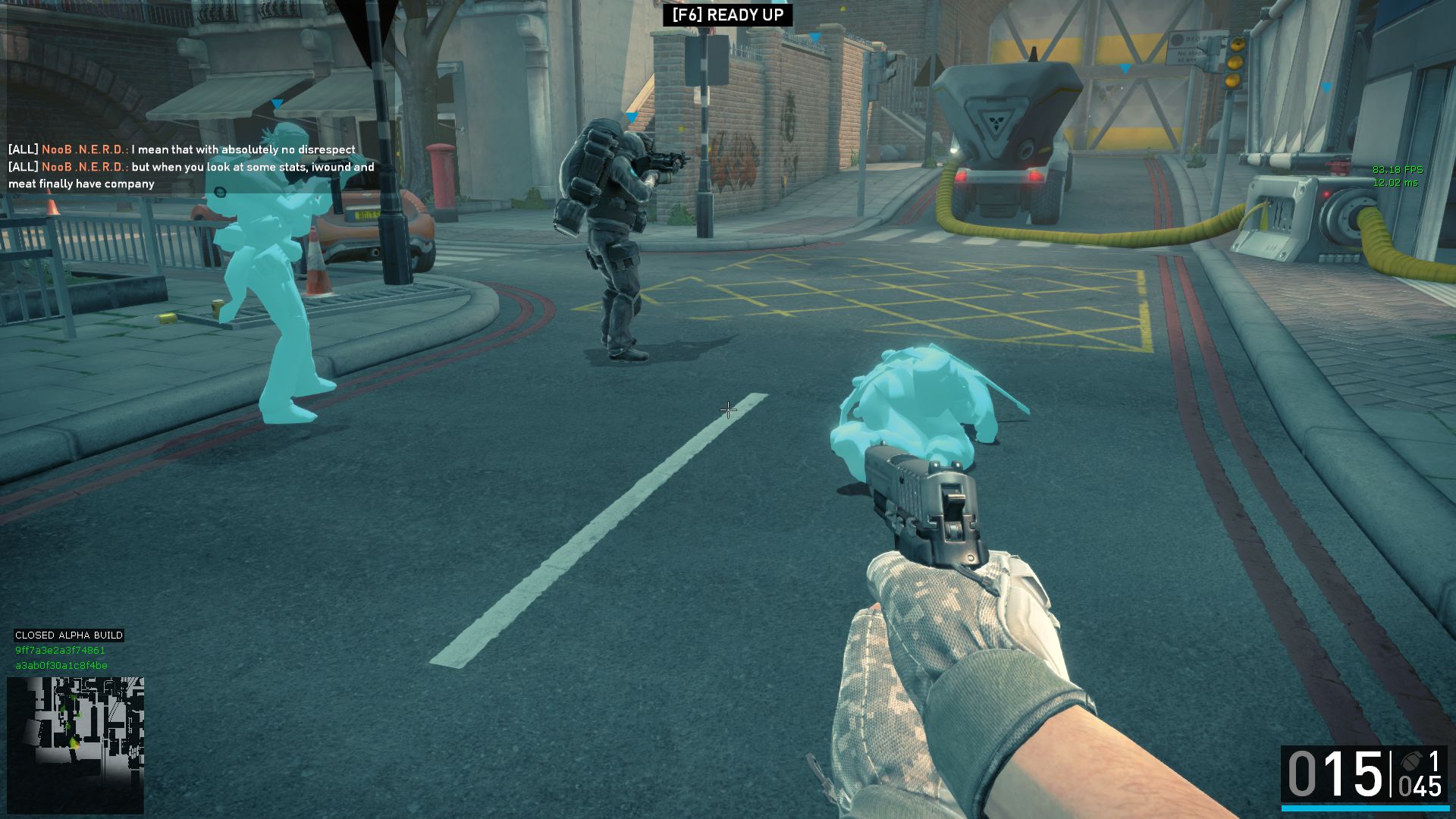
Task: Click the minimap in the corner
Action: (75, 744)
